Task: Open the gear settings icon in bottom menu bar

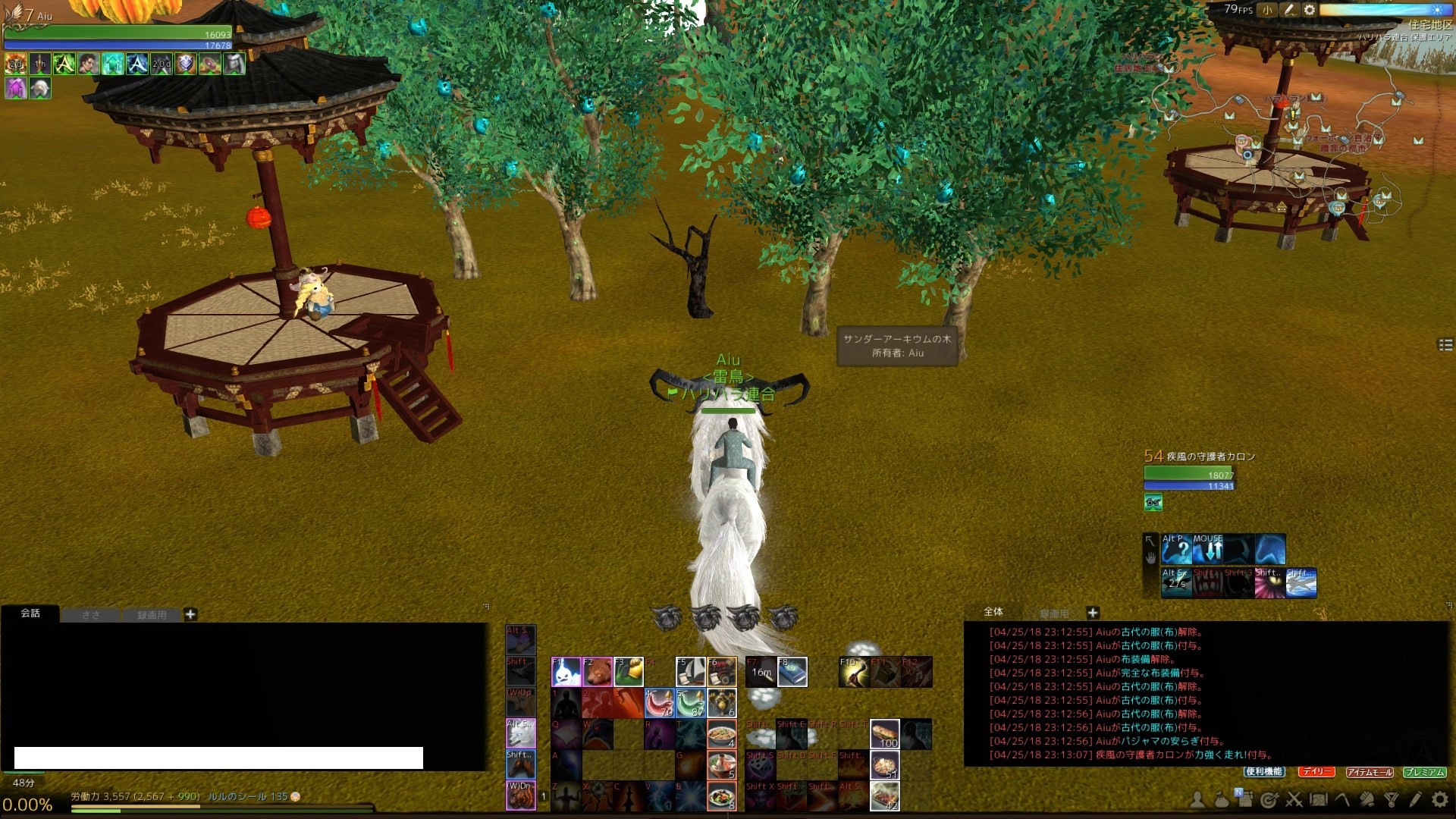Action: (1439, 799)
